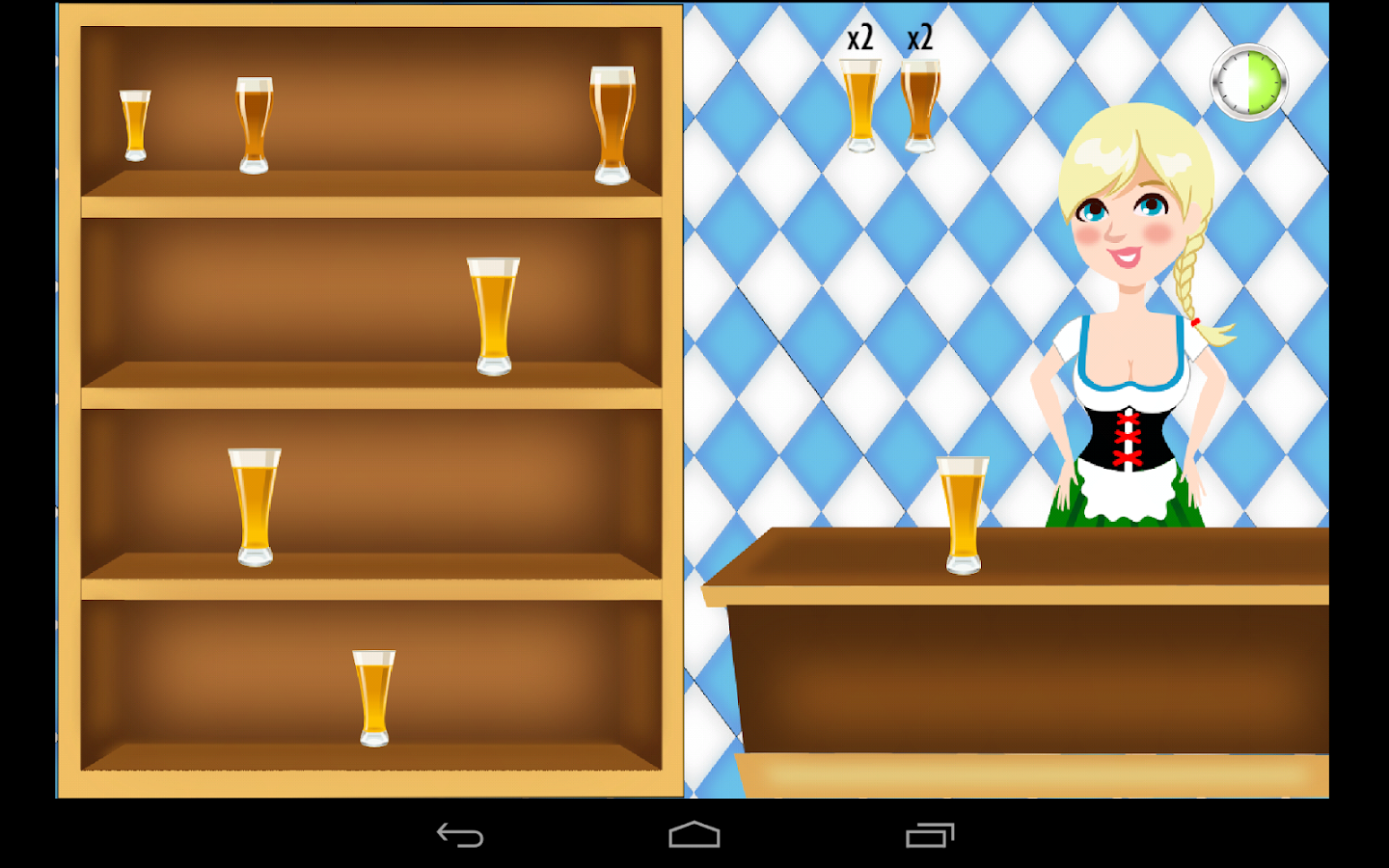The width and height of the screenshot is (1389, 868).
Task: Select the small dark beer on top shelf
Action: (x=135, y=125)
